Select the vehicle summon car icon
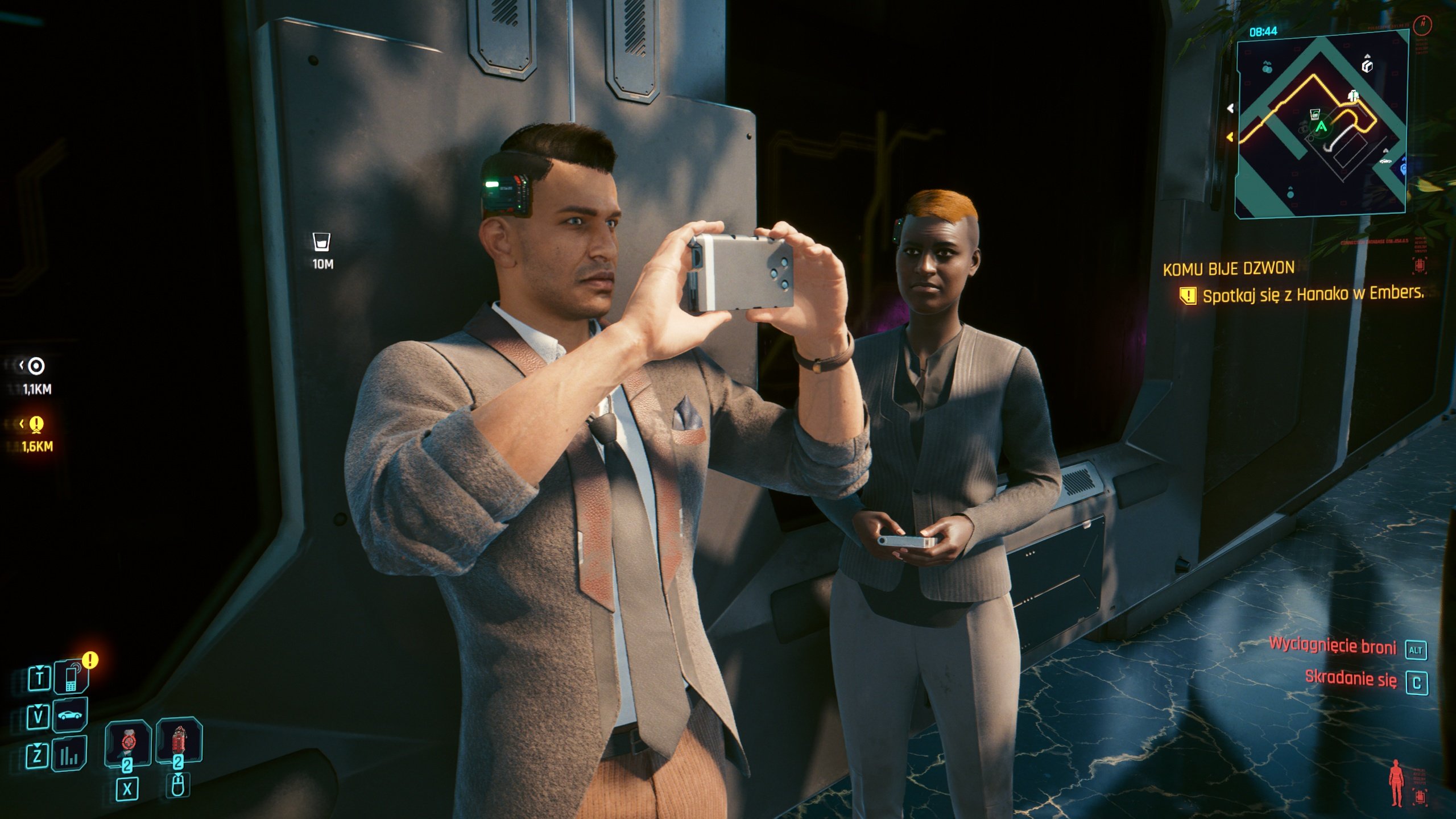The width and height of the screenshot is (1456, 819). click(x=69, y=714)
